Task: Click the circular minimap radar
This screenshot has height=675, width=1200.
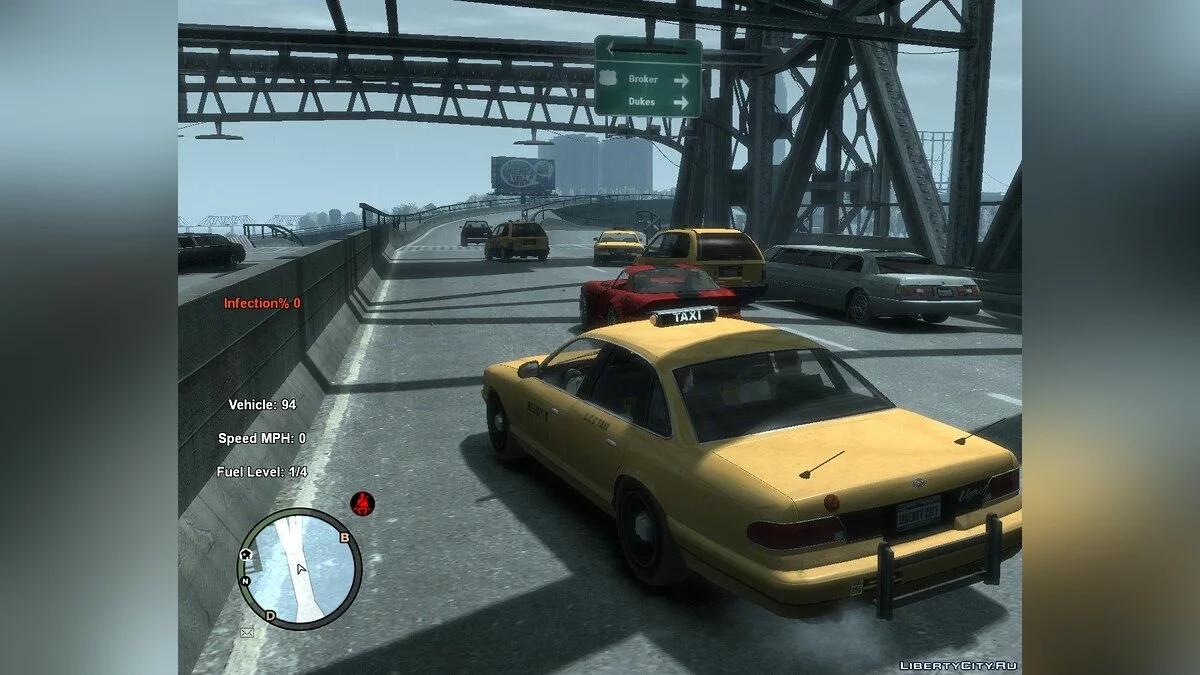Action: coord(299,569)
